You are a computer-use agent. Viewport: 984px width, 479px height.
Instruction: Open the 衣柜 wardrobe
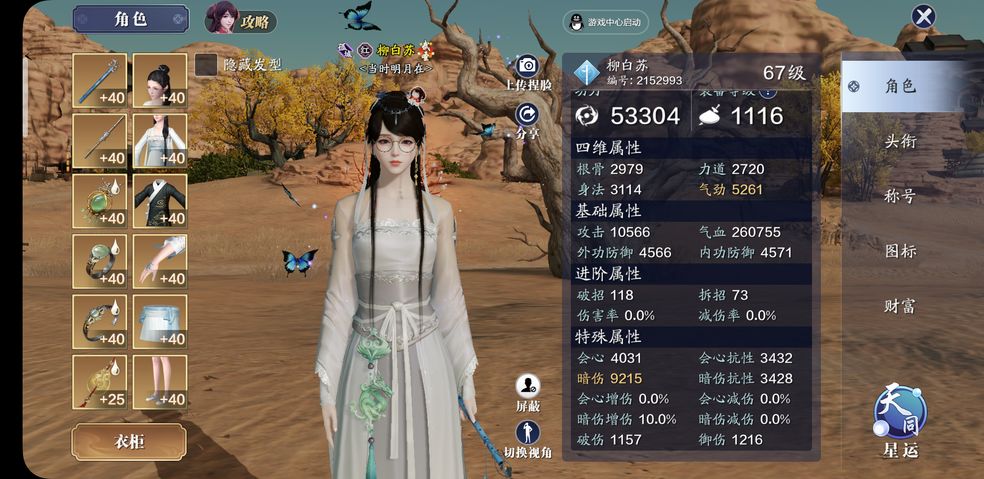128,441
